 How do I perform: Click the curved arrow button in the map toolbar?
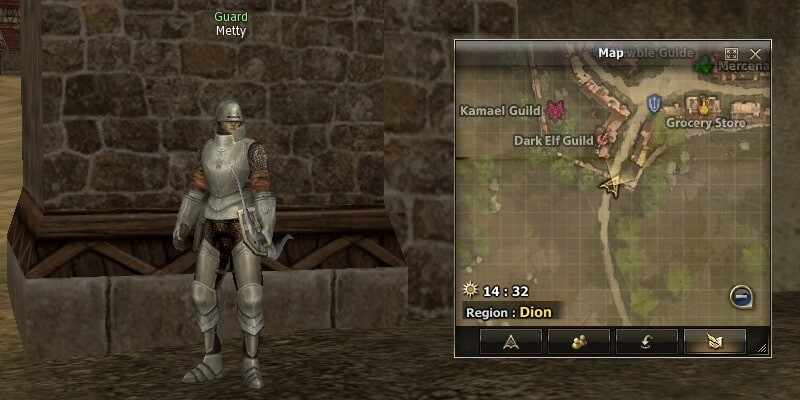pos(646,341)
